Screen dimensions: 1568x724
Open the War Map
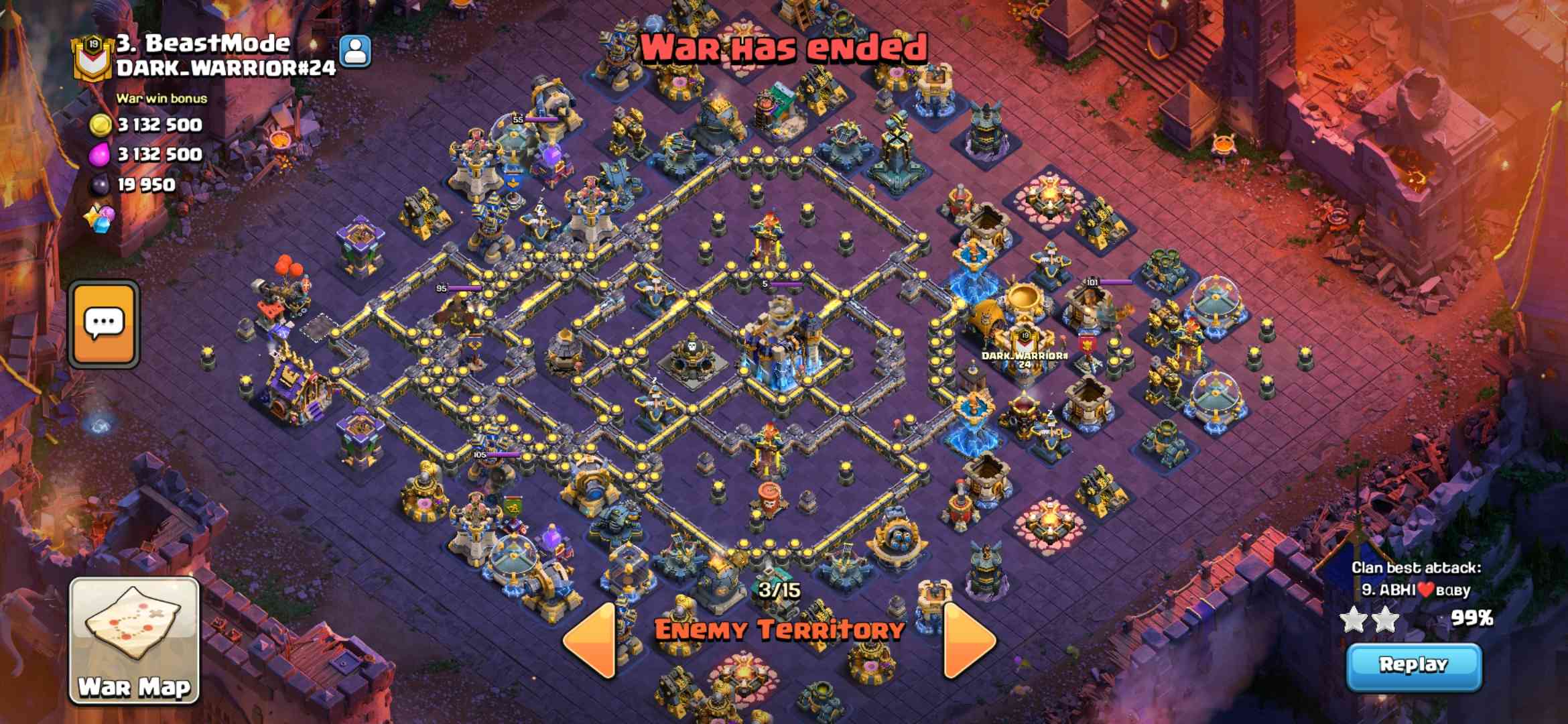tap(134, 640)
